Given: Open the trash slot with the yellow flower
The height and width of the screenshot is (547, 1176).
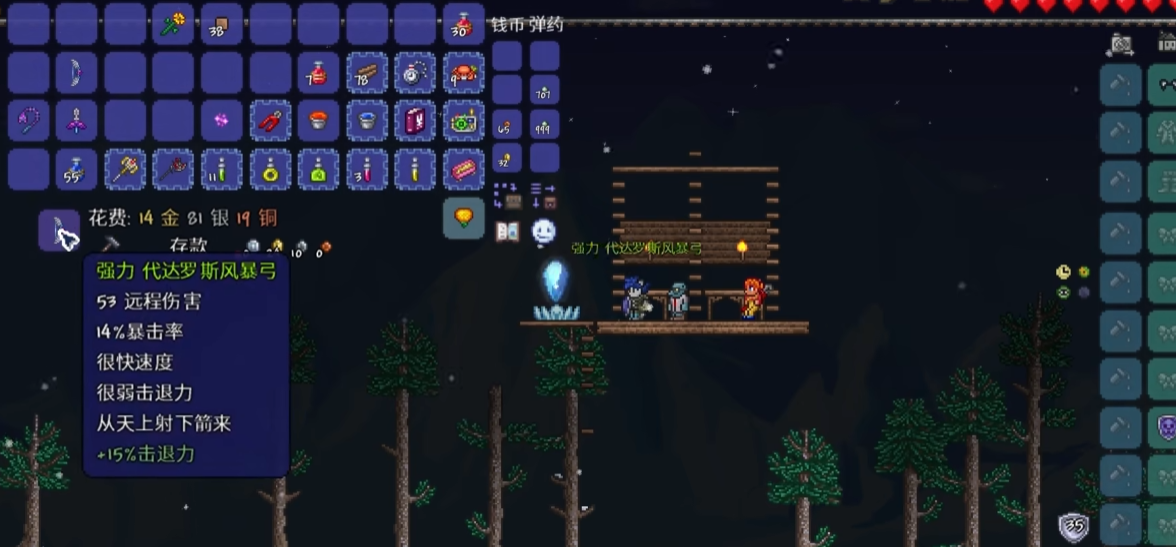Looking at the screenshot, I should pyautogui.click(x=463, y=217).
